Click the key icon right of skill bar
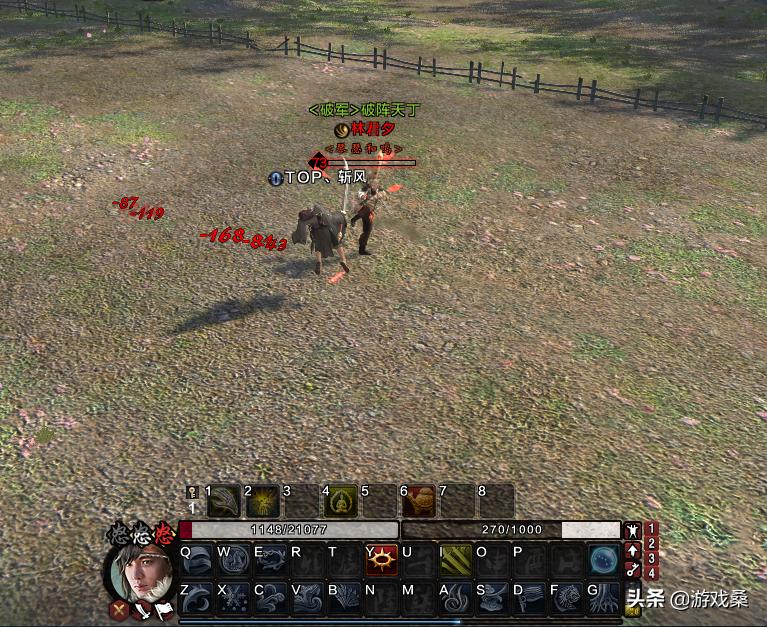Screen dimensions: 767x627 [633, 570]
